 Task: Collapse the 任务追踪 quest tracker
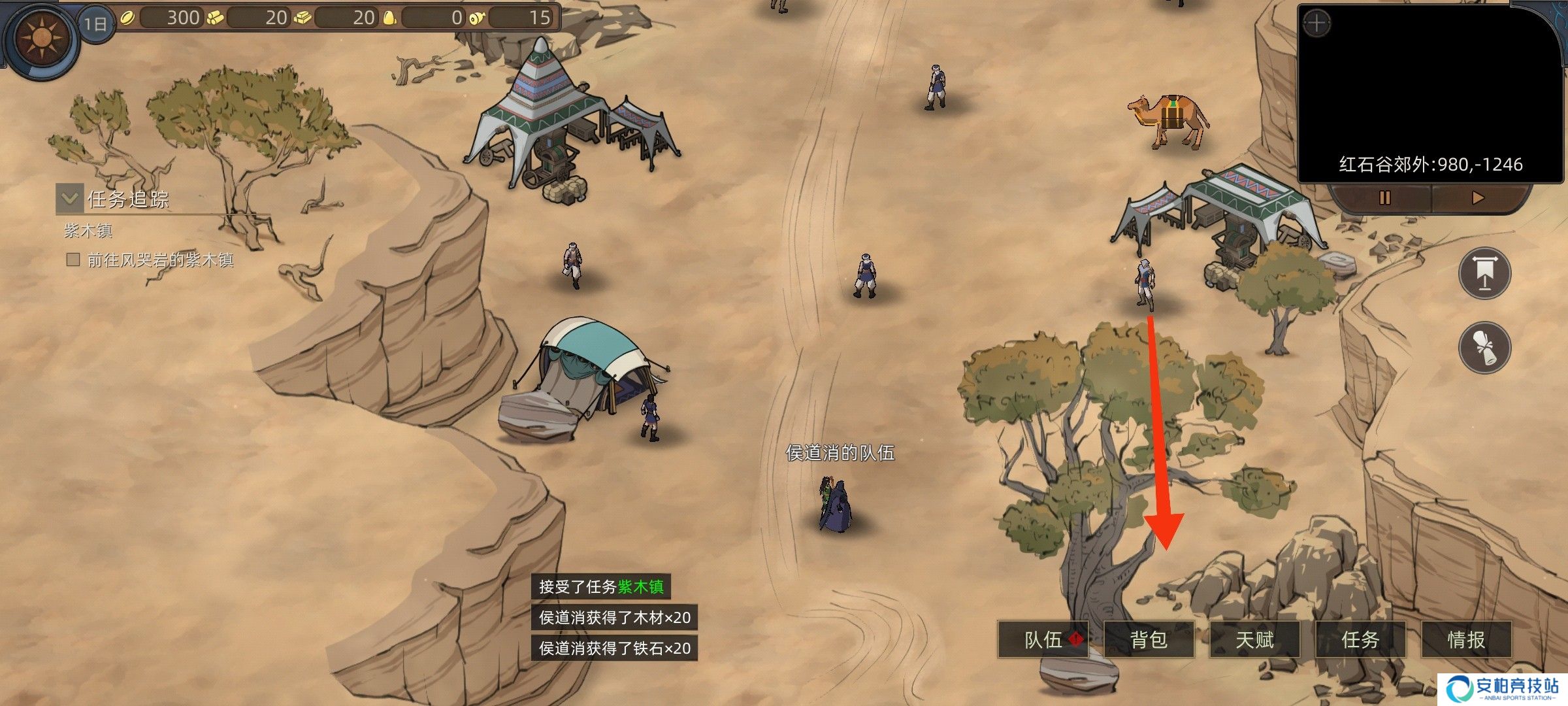coord(69,197)
